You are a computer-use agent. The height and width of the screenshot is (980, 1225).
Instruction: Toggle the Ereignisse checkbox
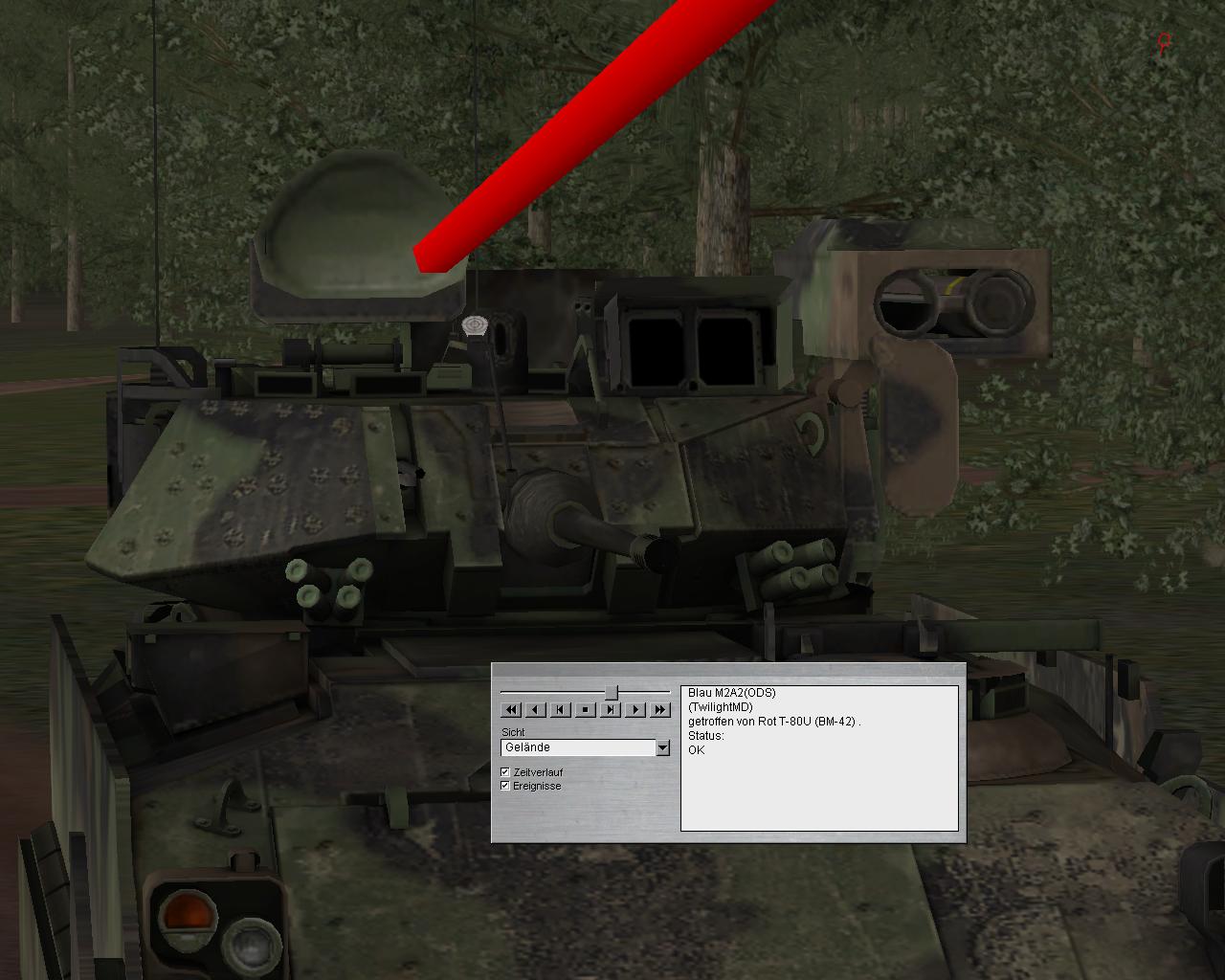[505, 786]
